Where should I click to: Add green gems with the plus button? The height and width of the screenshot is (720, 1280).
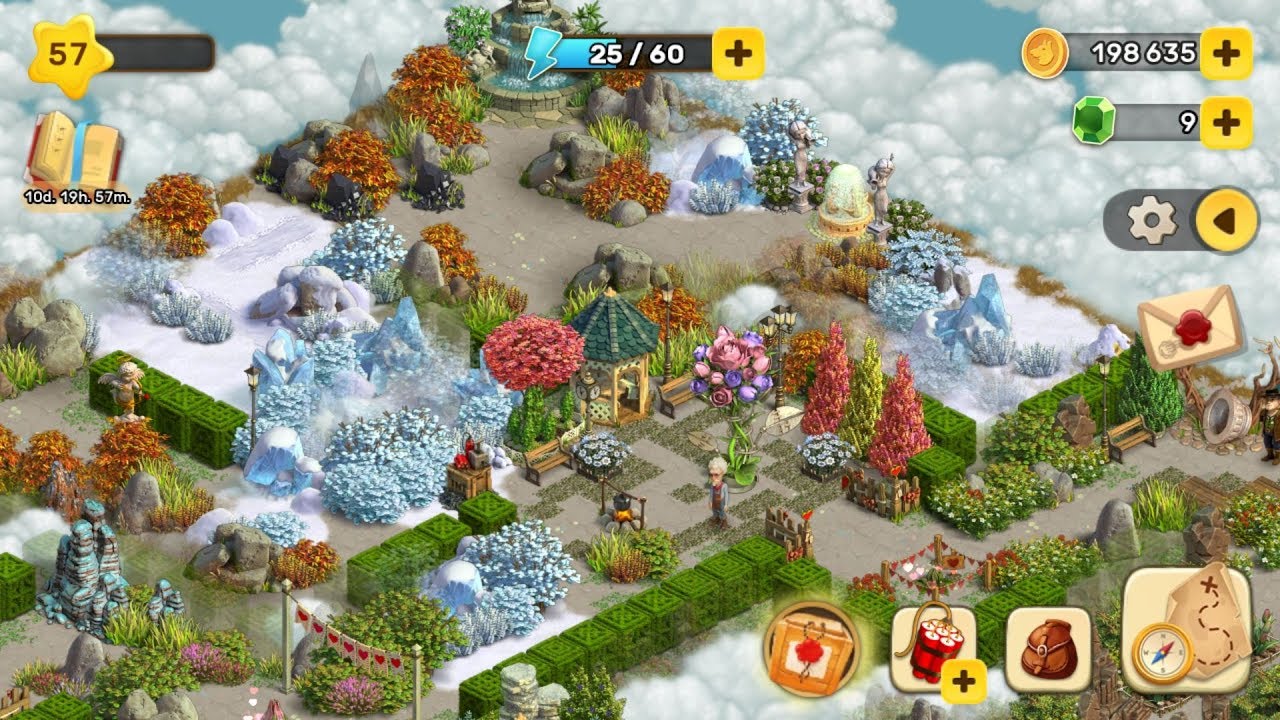click(1225, 122)
